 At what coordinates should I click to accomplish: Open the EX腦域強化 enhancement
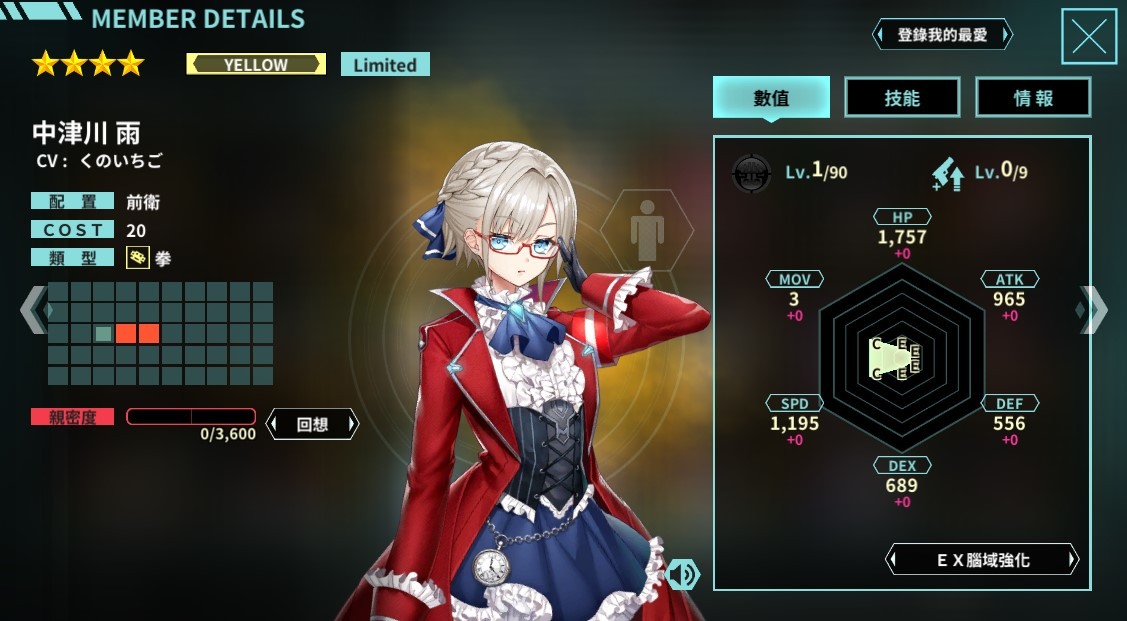[x=982, y=560]
